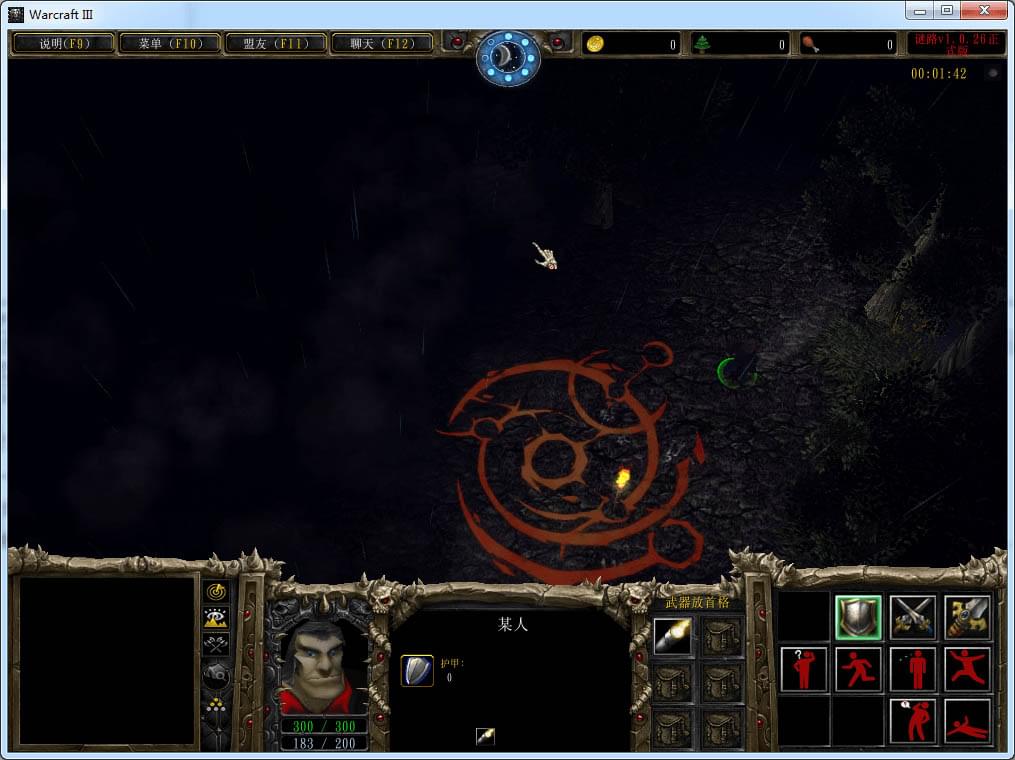Select the flashlight item in the first inventory slot

click(671, 636)
